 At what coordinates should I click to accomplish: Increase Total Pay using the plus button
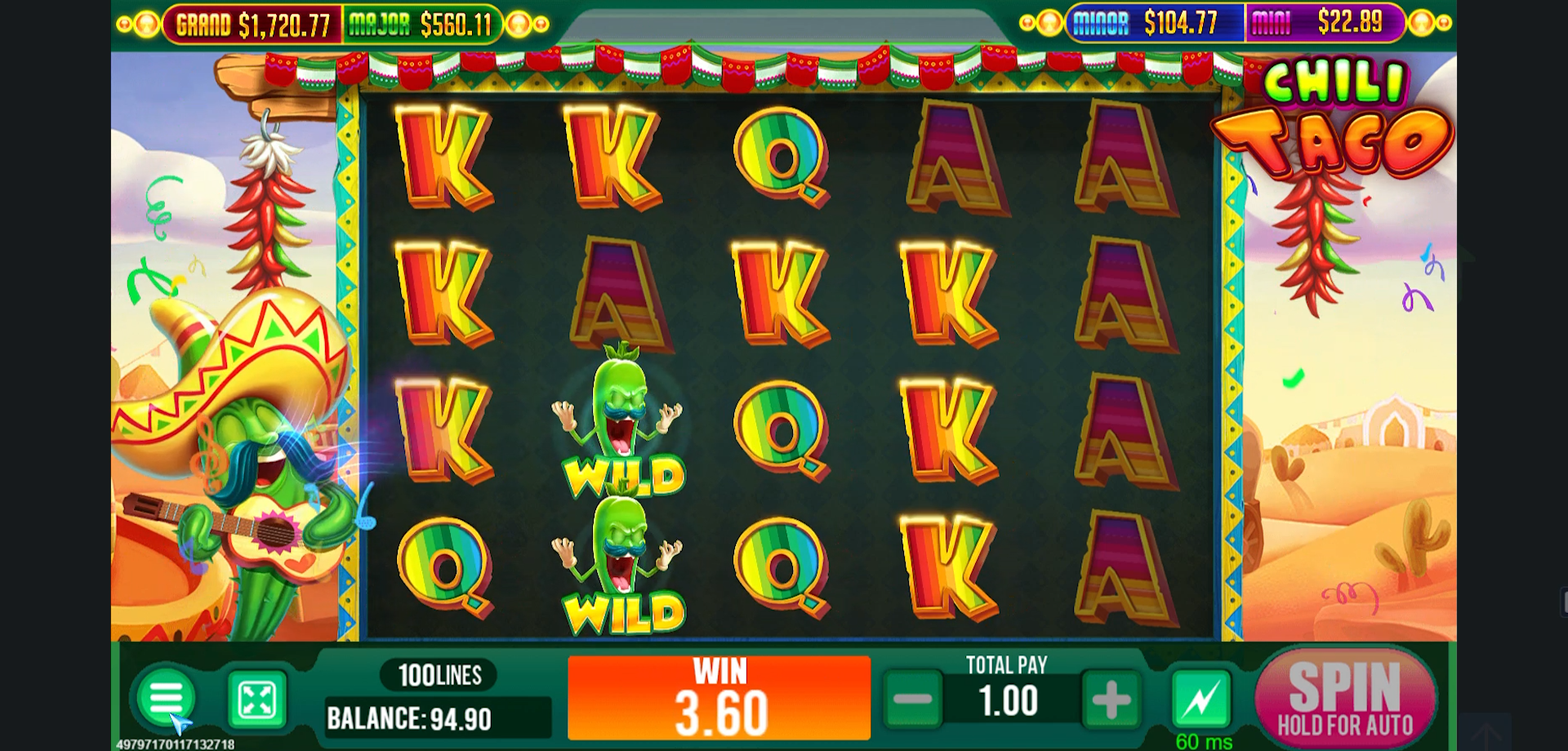(x=1109, y=700)
